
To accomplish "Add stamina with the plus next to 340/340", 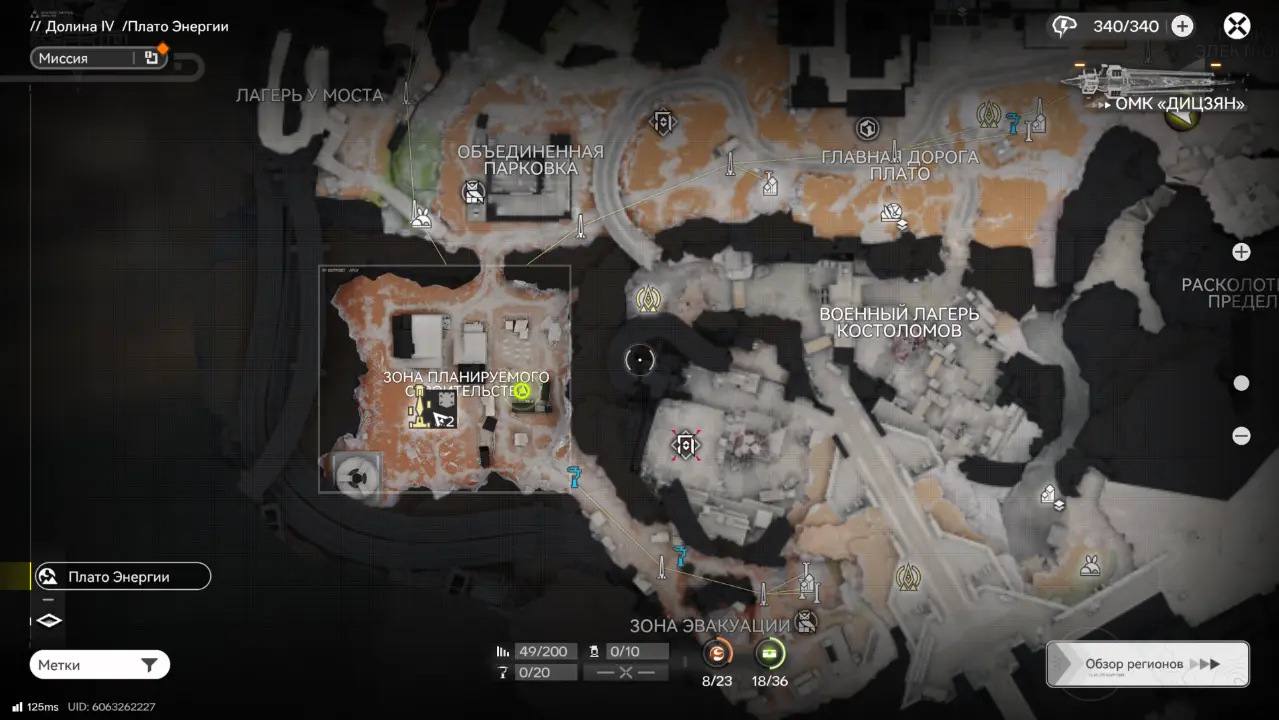I will click(x=1182, y=26).
